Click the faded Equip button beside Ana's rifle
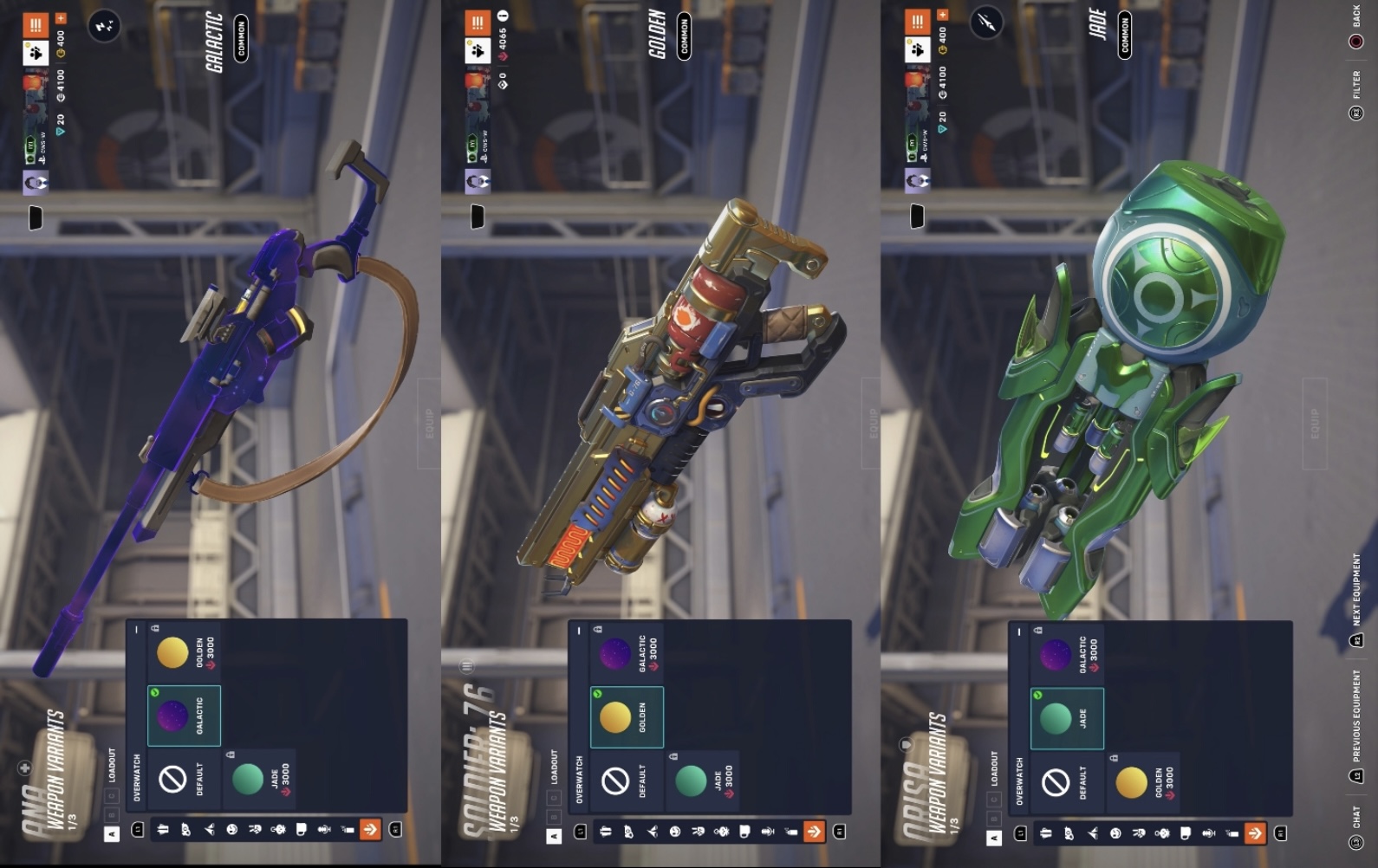 tap(429, 424)
